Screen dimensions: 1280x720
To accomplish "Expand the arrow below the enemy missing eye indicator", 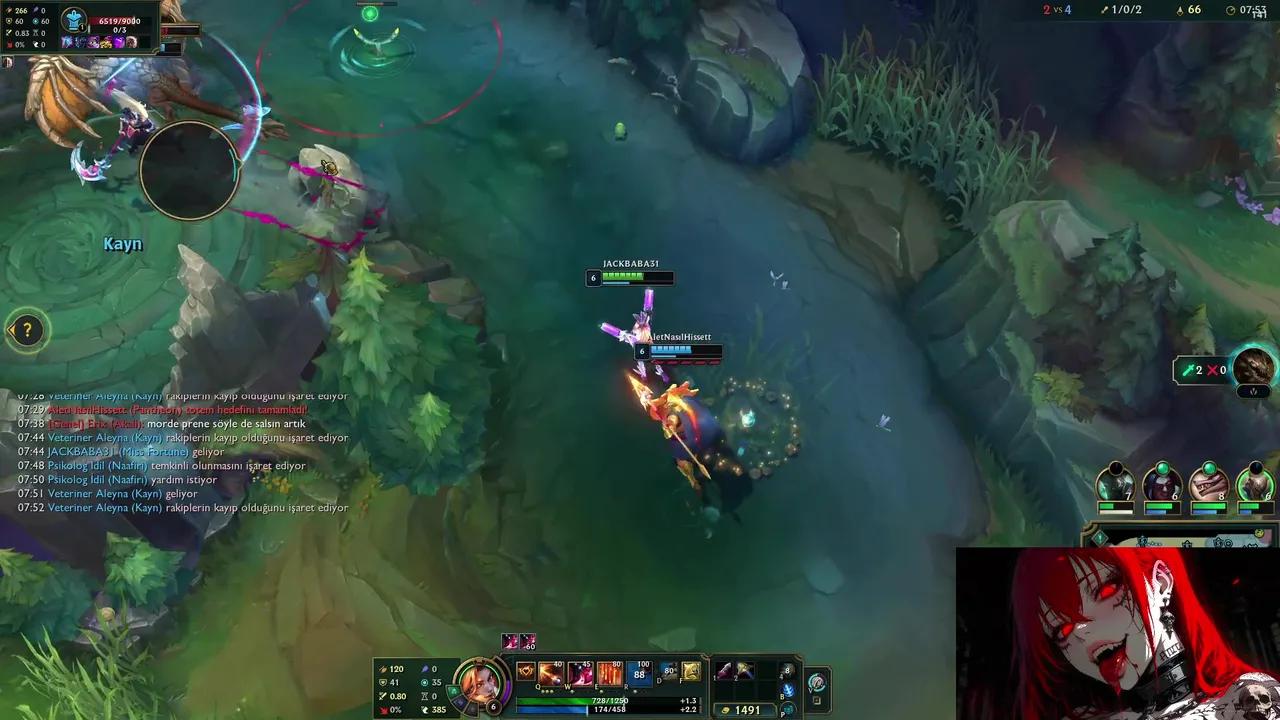I will click(x=1253, y=391).
